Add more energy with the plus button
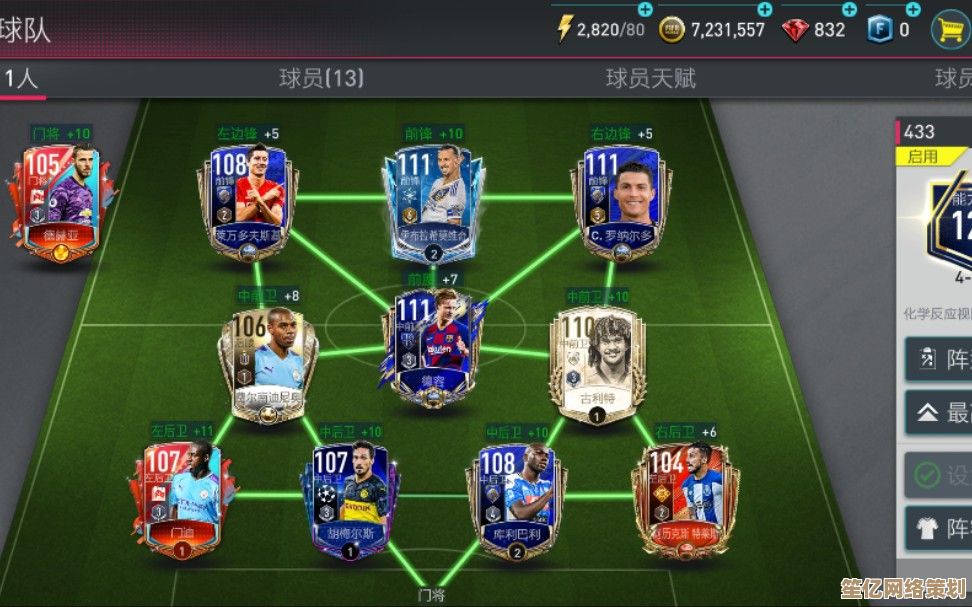This screenshot has width=972, height=607. (645, 9)
